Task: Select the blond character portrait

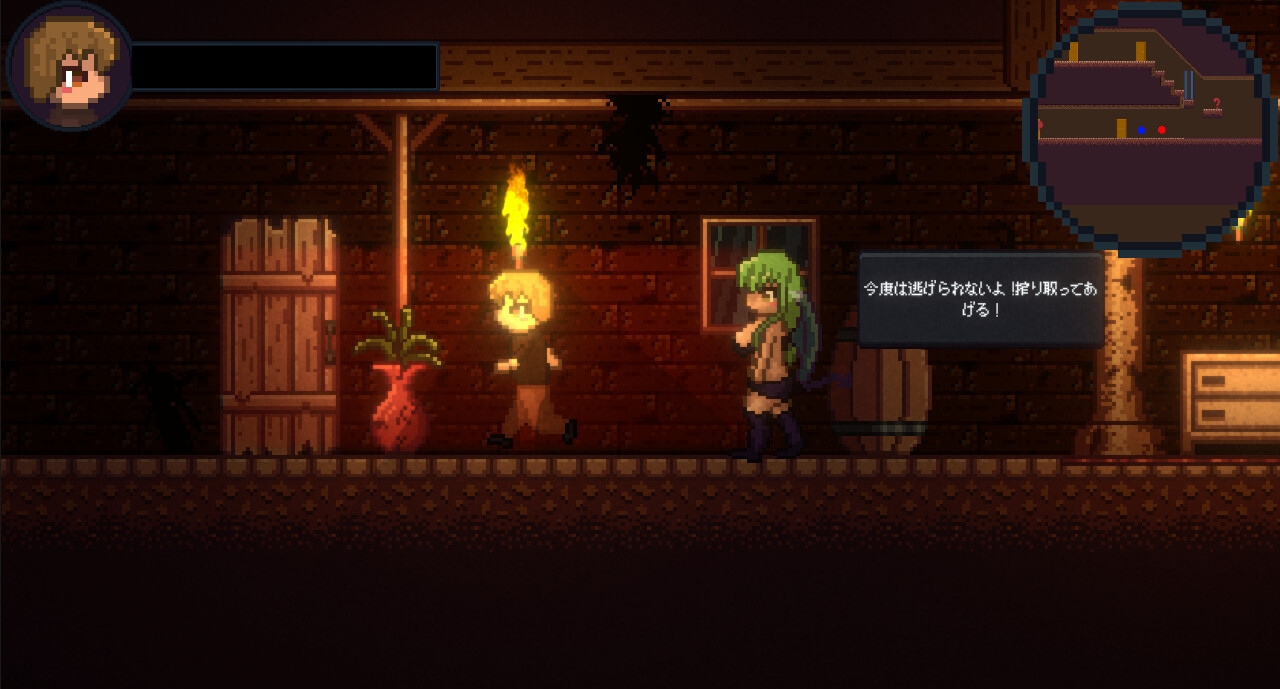Action: coord(70,67)
